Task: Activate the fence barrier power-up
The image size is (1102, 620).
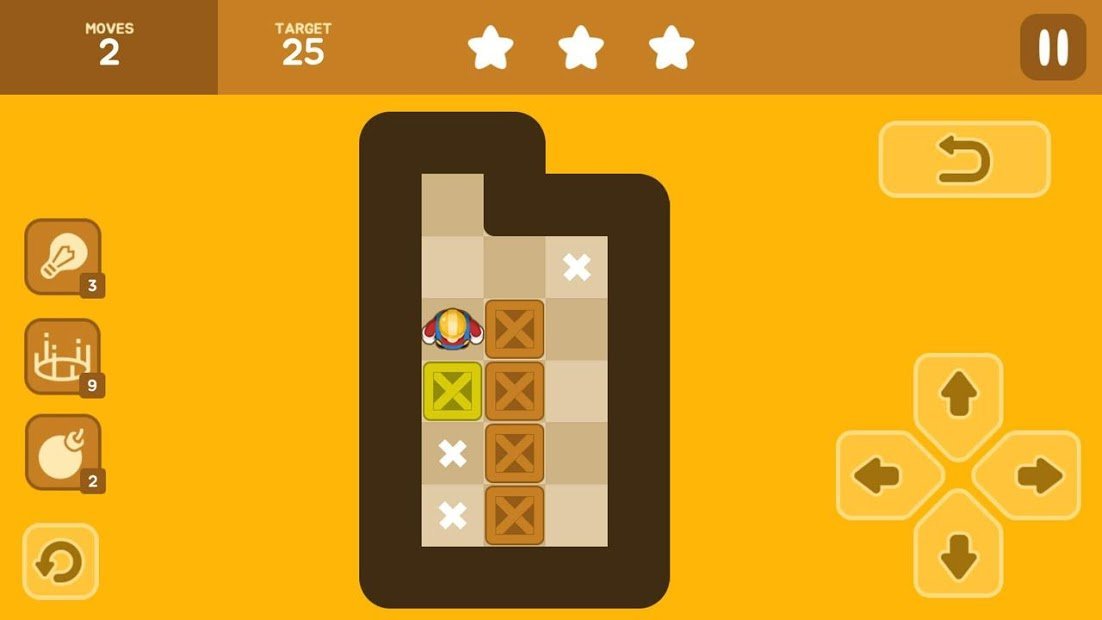Action: tap(63, 355)
